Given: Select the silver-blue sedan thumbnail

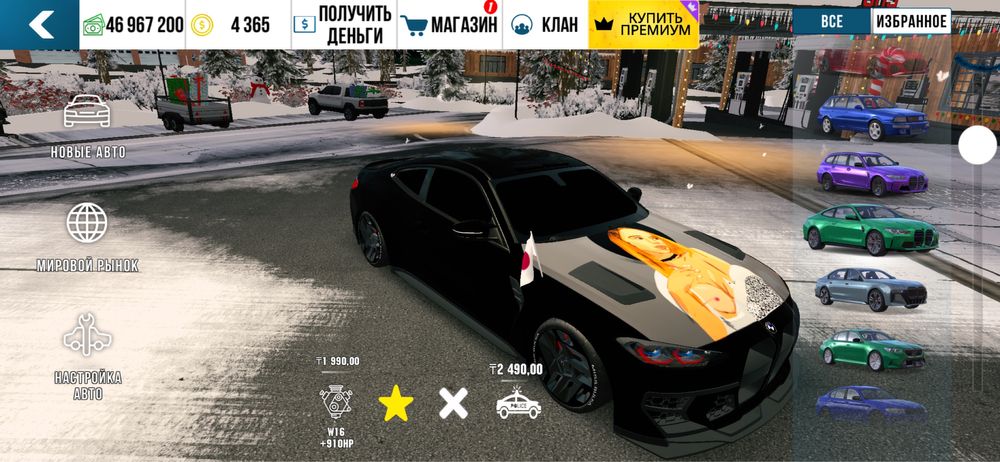Looking at the screenshot, I should (x=871, y=289).
